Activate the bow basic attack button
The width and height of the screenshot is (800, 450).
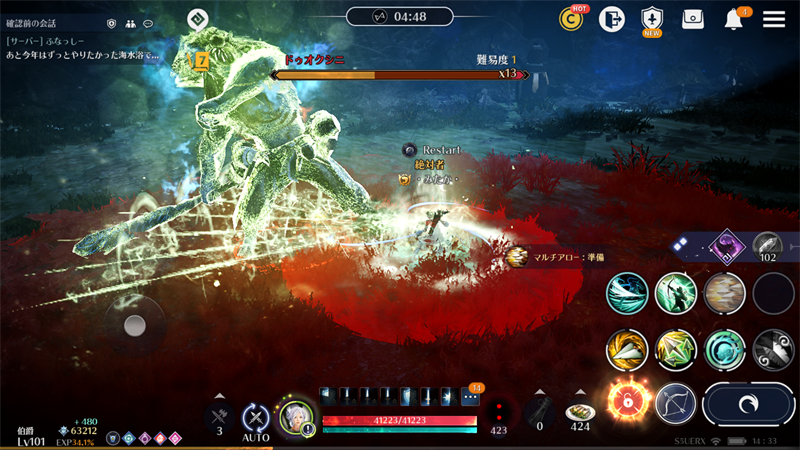click(676, 403)
